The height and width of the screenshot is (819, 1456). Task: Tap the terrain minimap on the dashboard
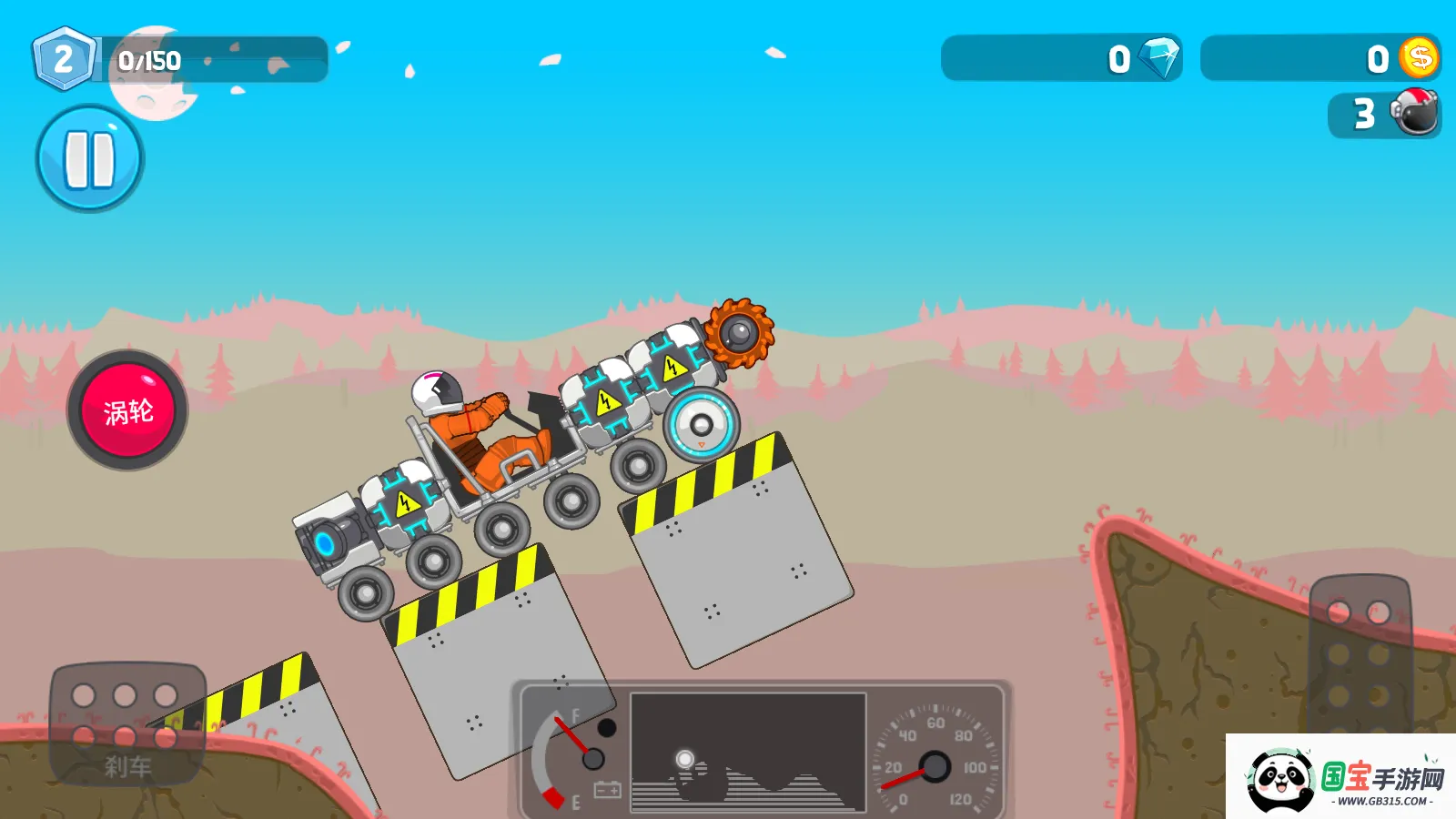click(x=747, y=752)
